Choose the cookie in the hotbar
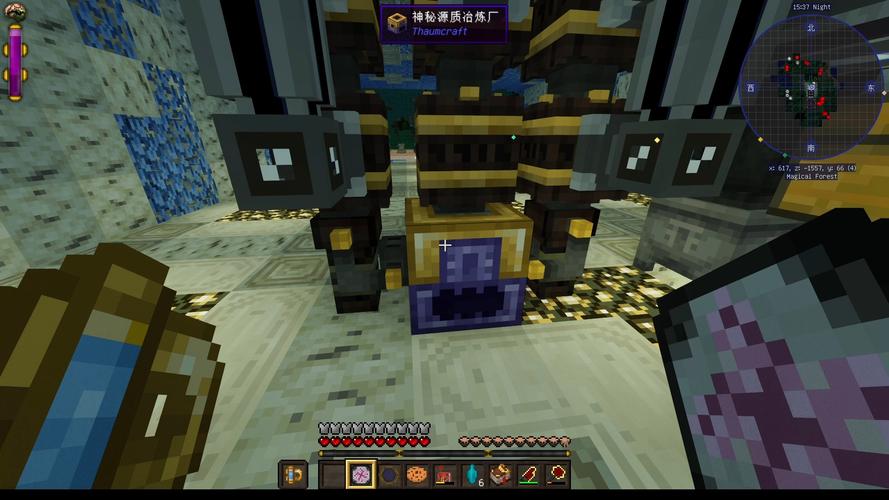The image size is (889, 500). 416,474
